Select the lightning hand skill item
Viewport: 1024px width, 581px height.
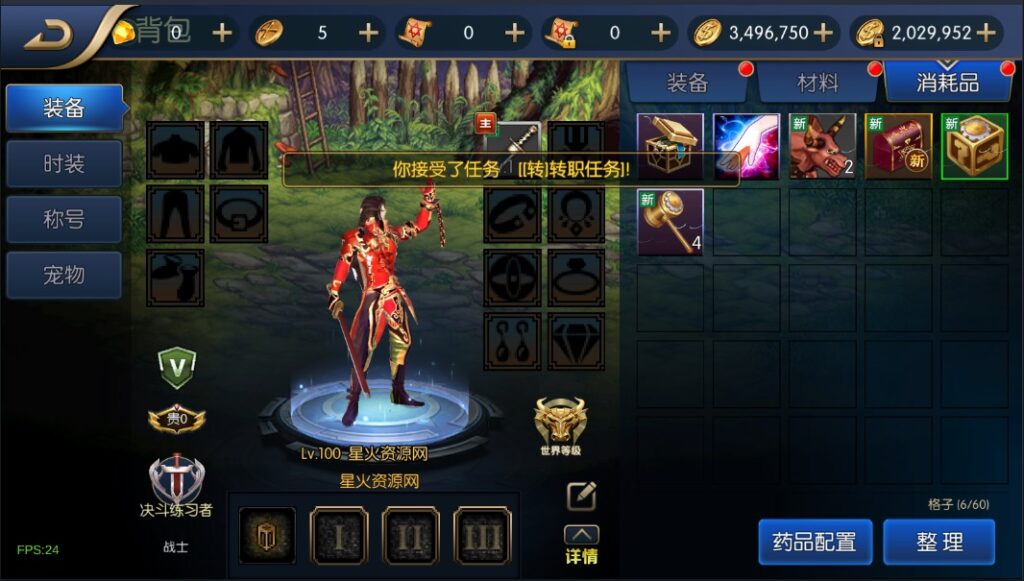pos(746,146)
